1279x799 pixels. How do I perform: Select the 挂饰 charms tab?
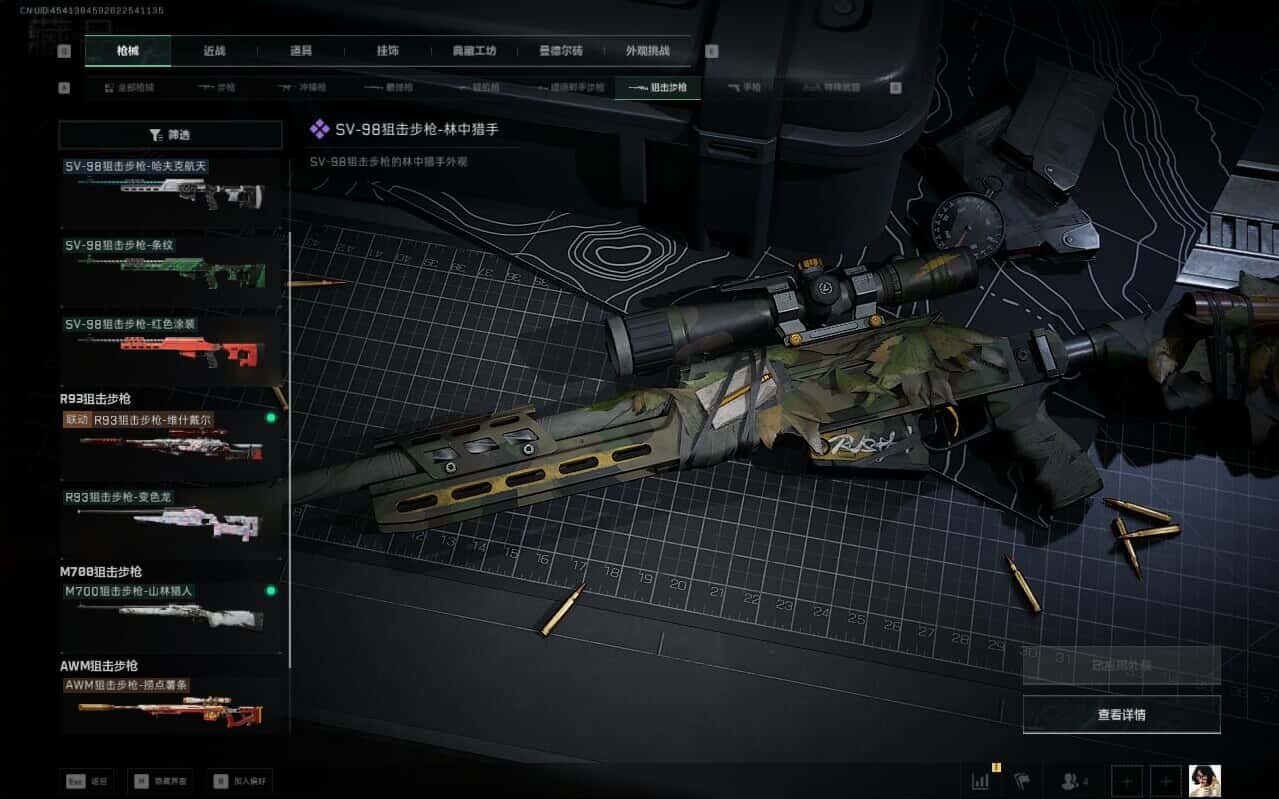tap(387, 51)
